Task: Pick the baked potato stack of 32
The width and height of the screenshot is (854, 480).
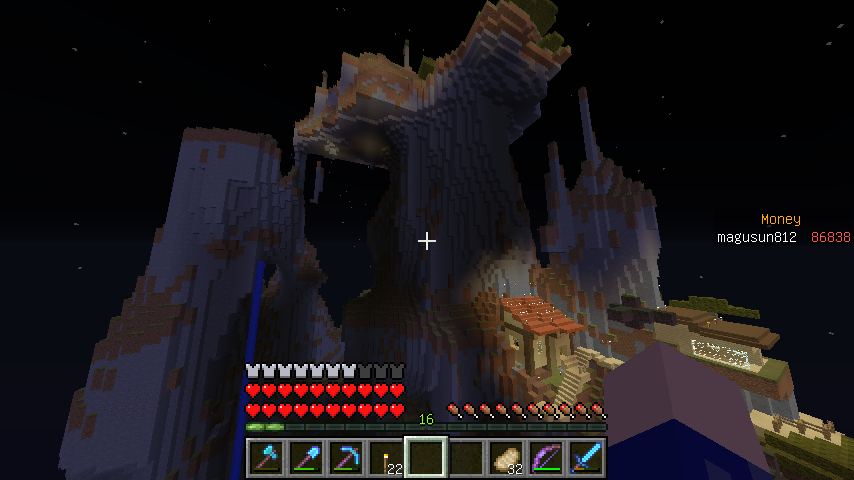Action: 506,458
